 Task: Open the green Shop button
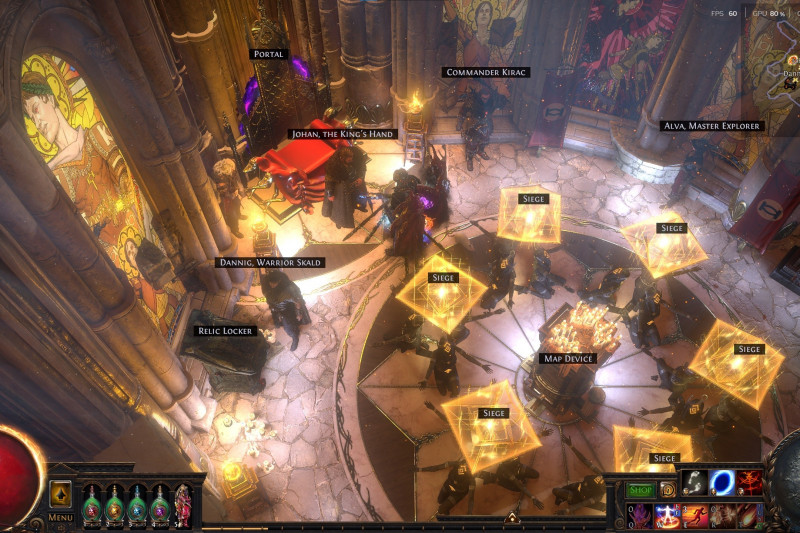pyautogui.click(x=640, y=490)
